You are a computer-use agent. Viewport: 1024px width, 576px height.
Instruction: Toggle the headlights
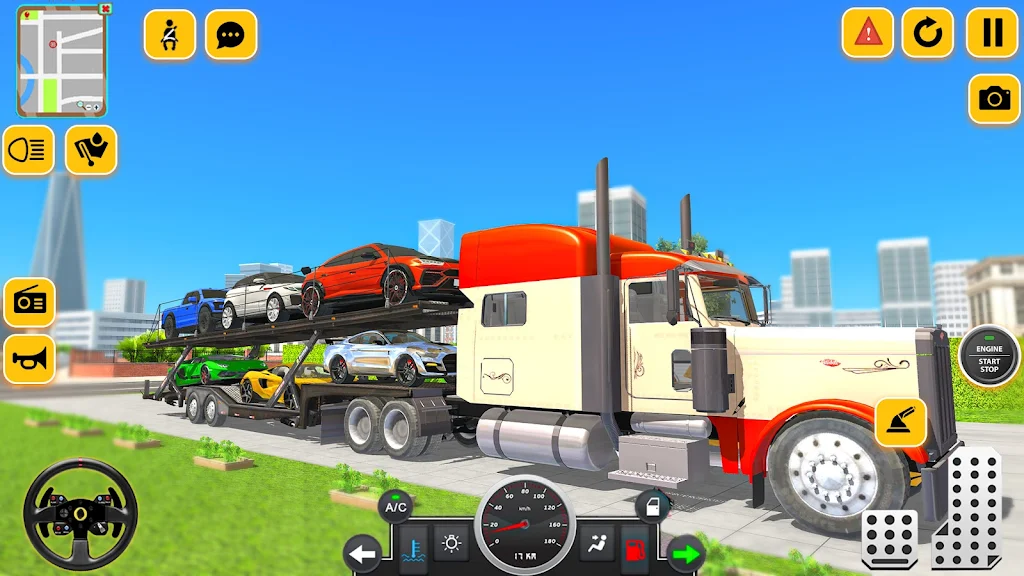pos(28,150)
